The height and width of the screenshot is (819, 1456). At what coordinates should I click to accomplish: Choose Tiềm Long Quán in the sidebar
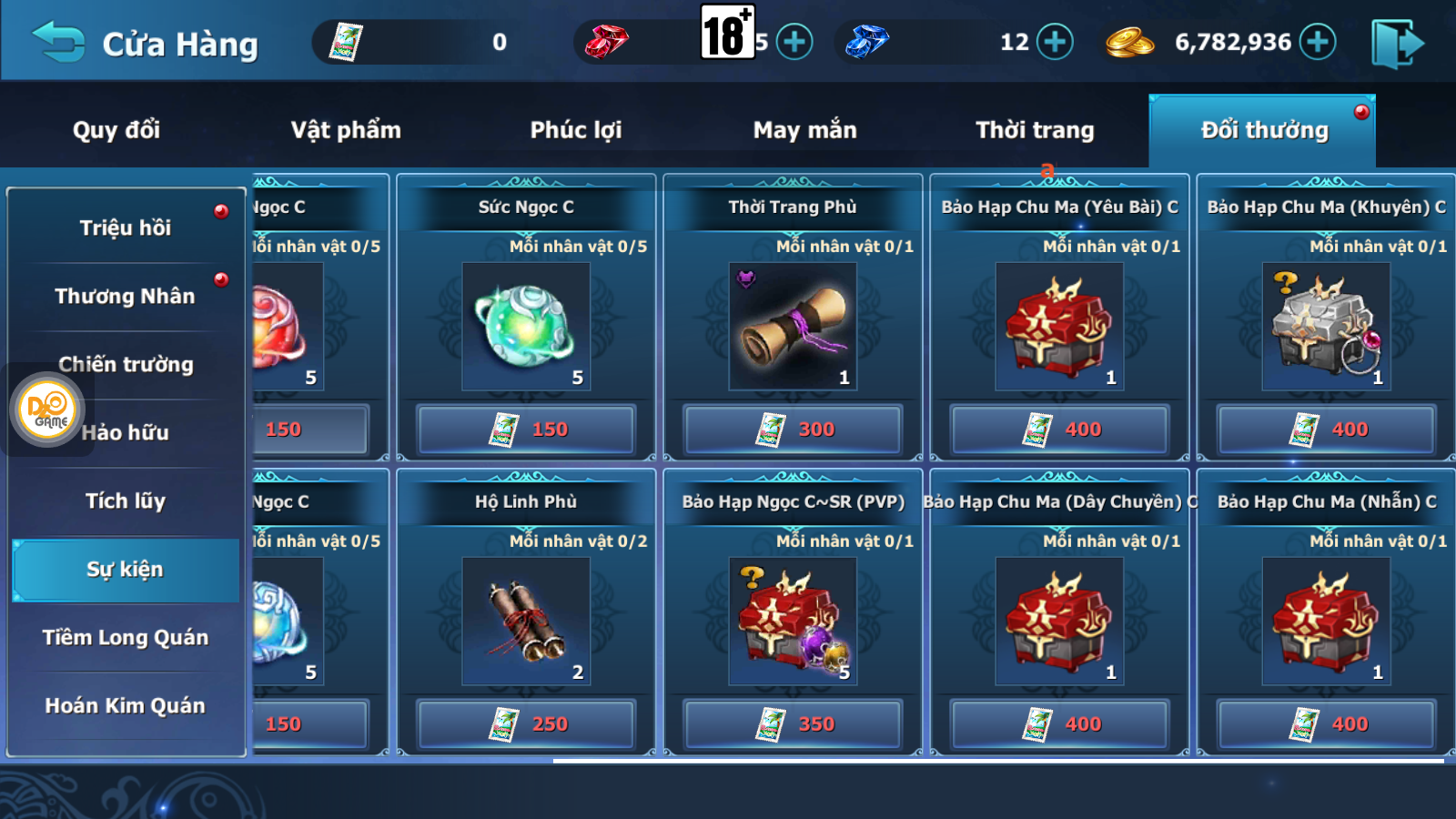tap(126, 637)
